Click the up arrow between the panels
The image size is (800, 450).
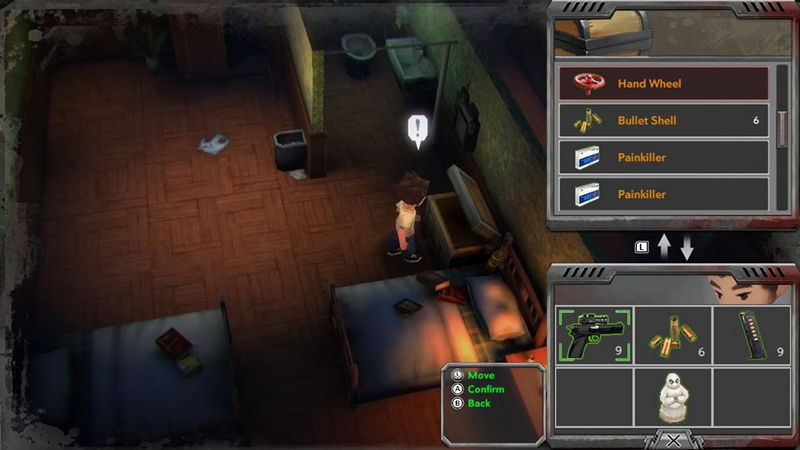coord(665,247)
